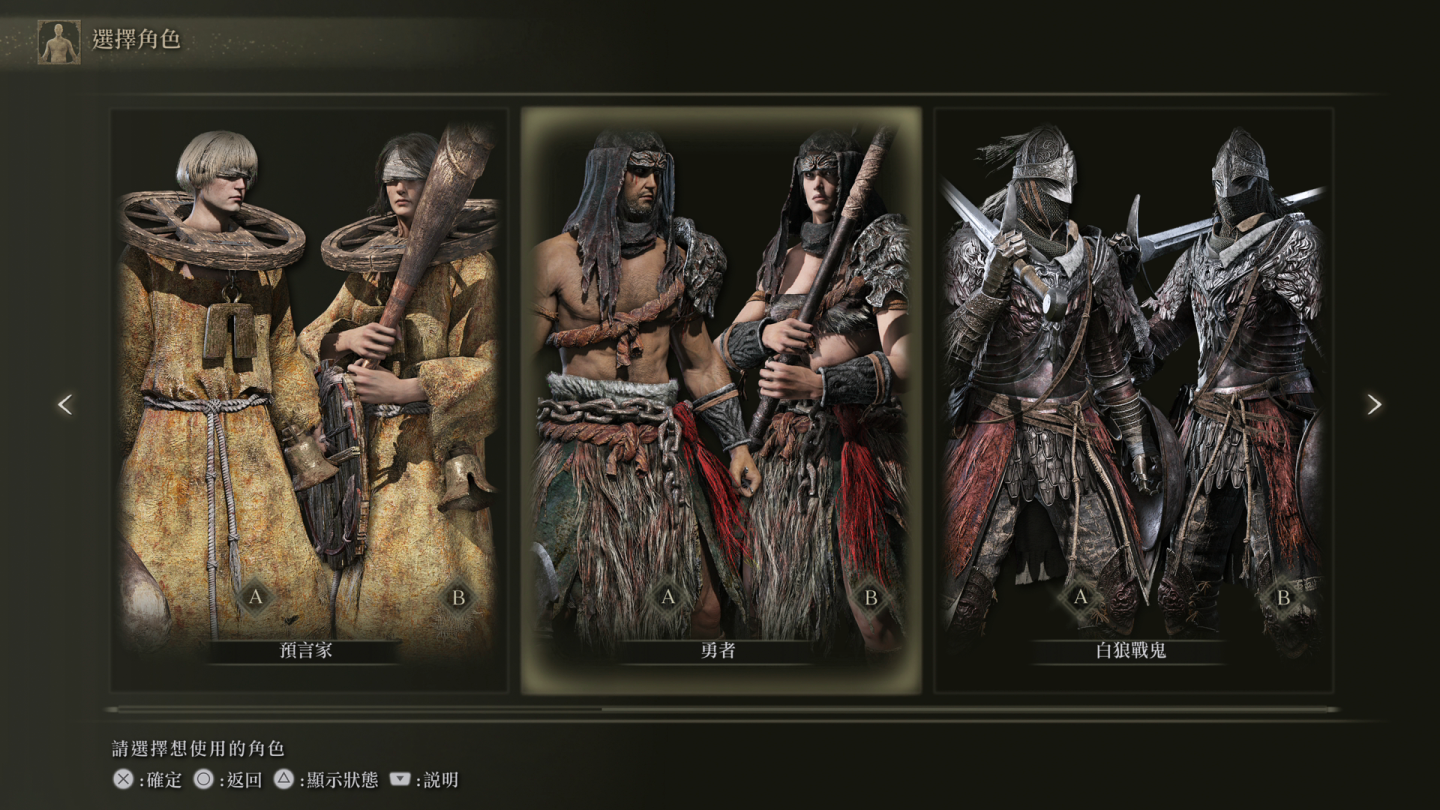Choose body type A for 勇者
This screenshot has height=810, width=1440.
(668, 598)
